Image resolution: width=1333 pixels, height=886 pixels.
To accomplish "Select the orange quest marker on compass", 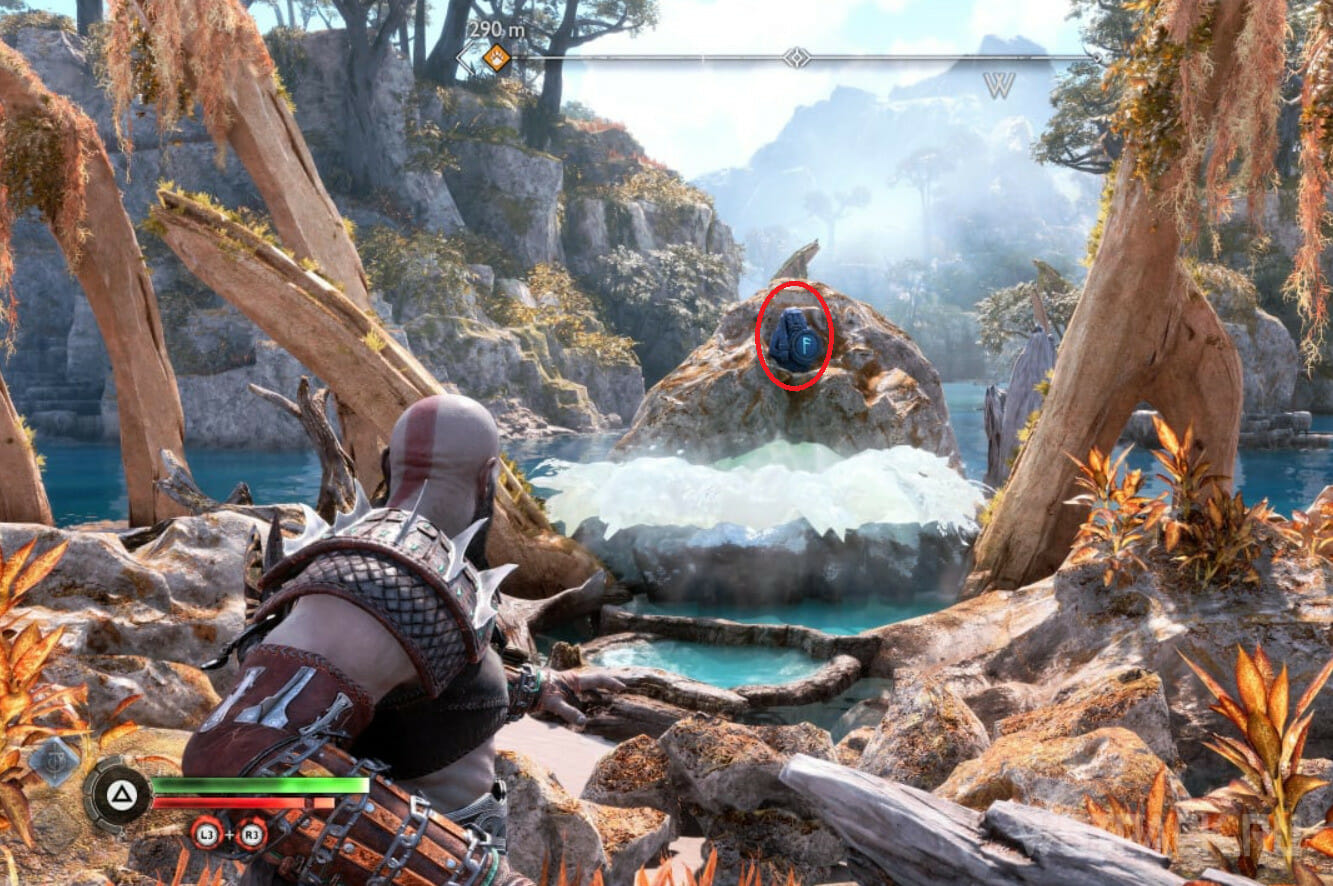I will (496, 59).
